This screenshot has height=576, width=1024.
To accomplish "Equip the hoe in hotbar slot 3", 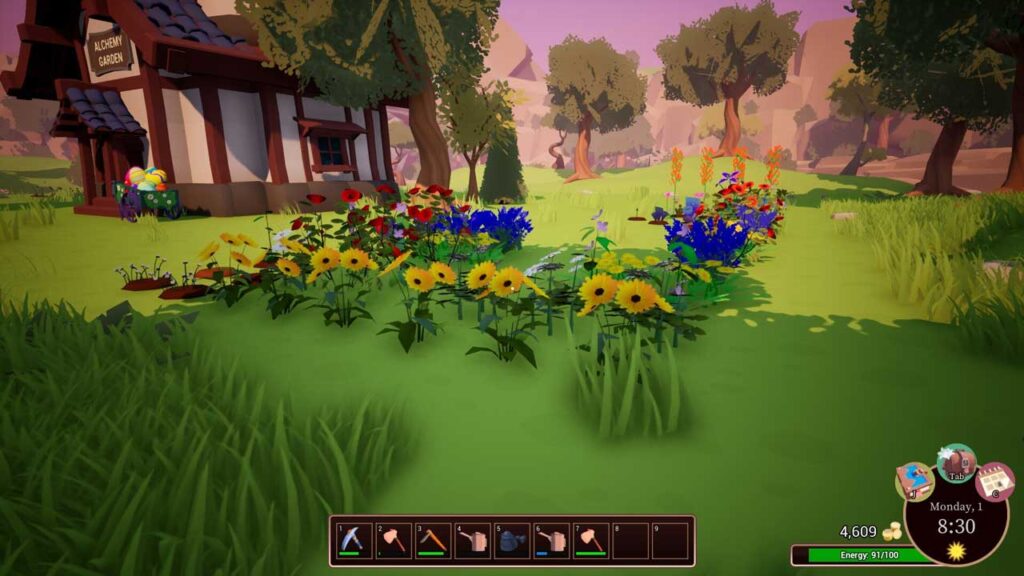I will 433,541.
